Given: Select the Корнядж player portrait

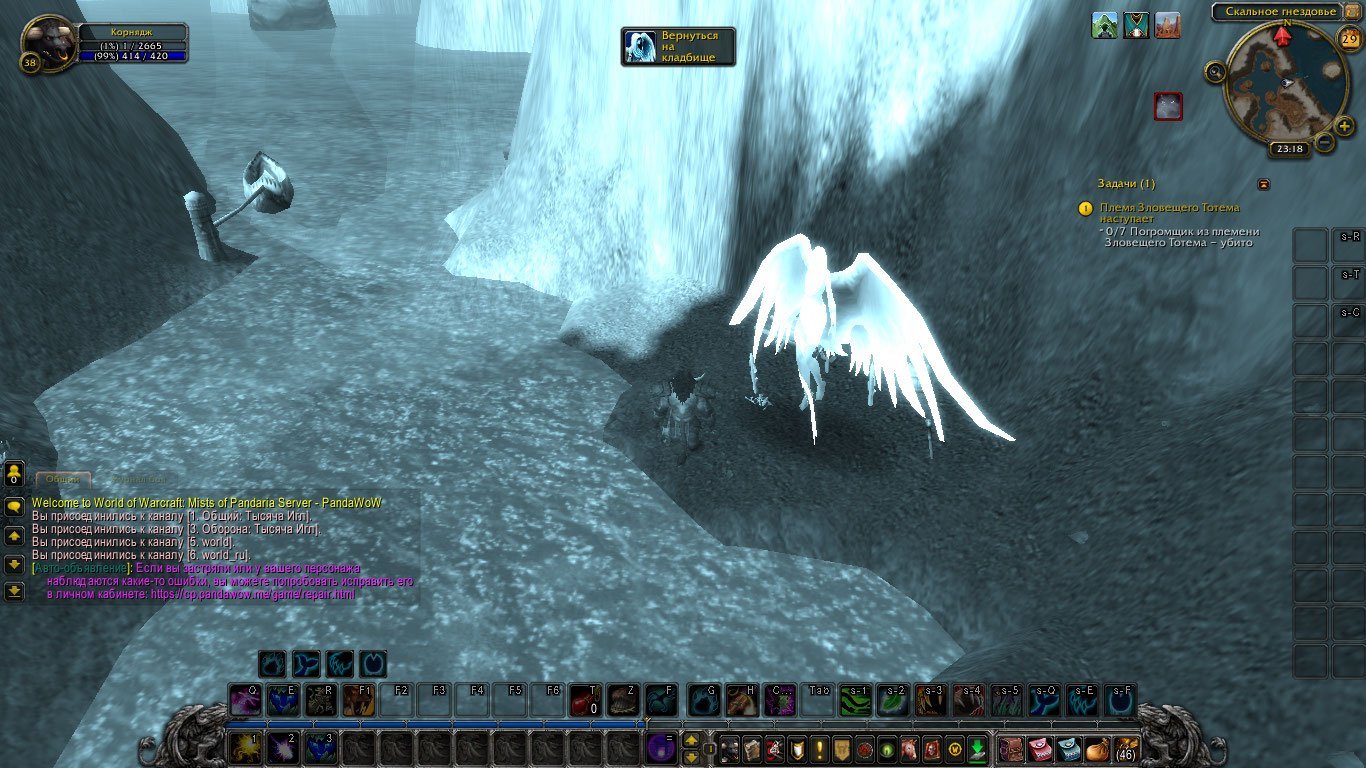Looking at the screenshot, I should point(46,43).
